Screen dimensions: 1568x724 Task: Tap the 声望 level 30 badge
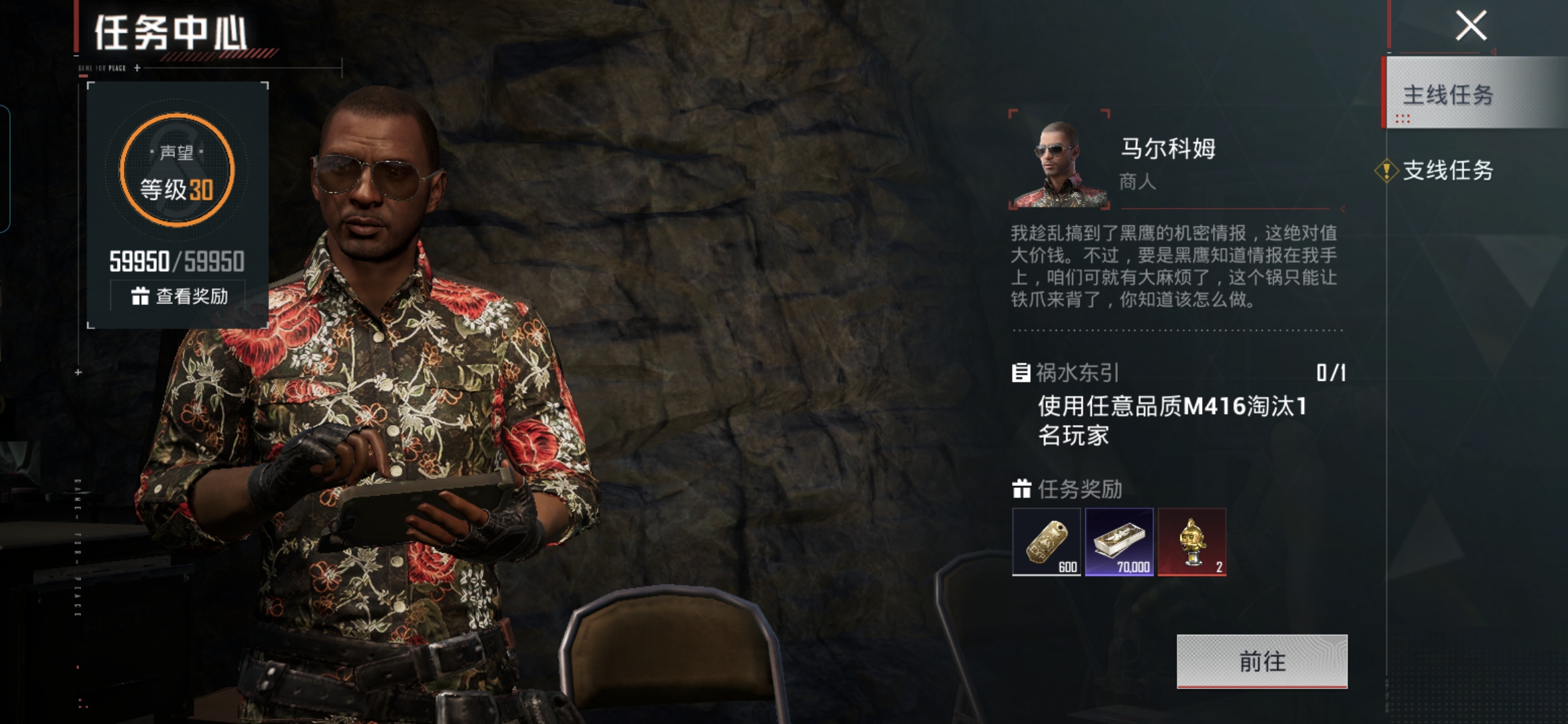(x=177, y=170)
